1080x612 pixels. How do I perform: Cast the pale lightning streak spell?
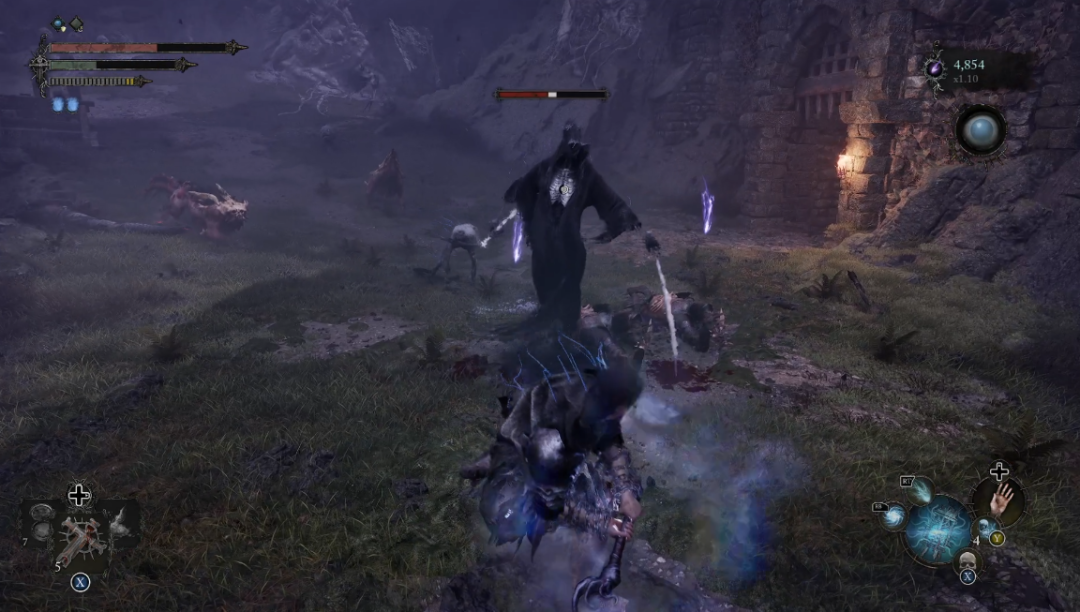pos(920,491)
